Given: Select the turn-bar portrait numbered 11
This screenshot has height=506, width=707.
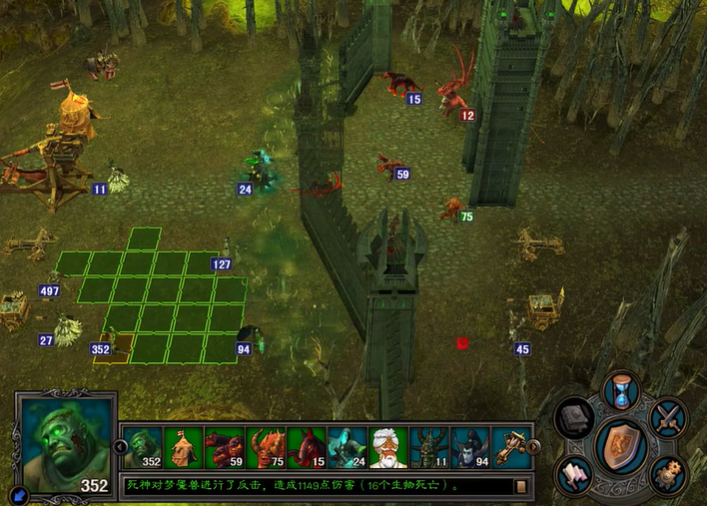Looking at the screenshot, I should point(430,448).
